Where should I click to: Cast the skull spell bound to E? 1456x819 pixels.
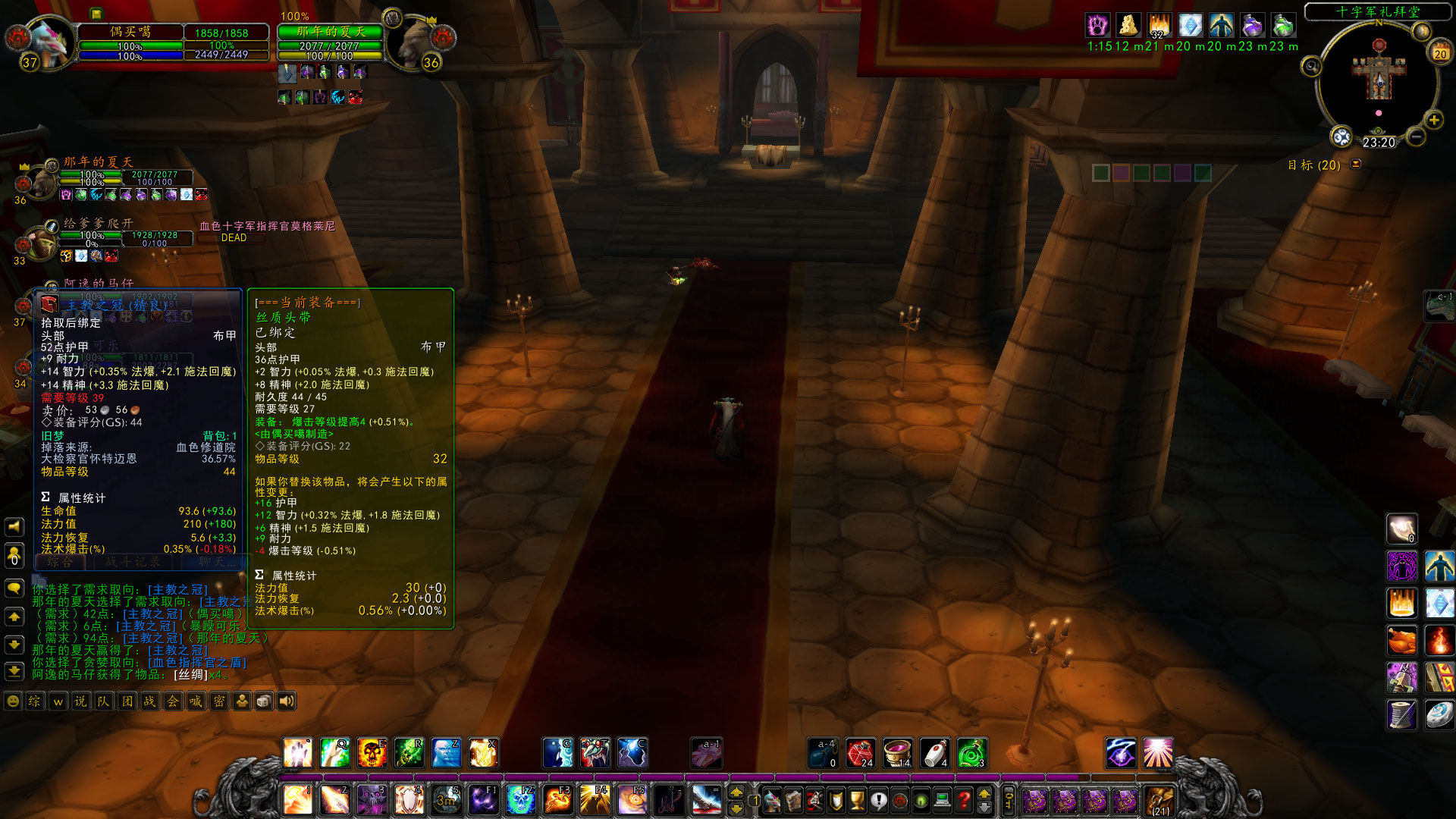372,752
